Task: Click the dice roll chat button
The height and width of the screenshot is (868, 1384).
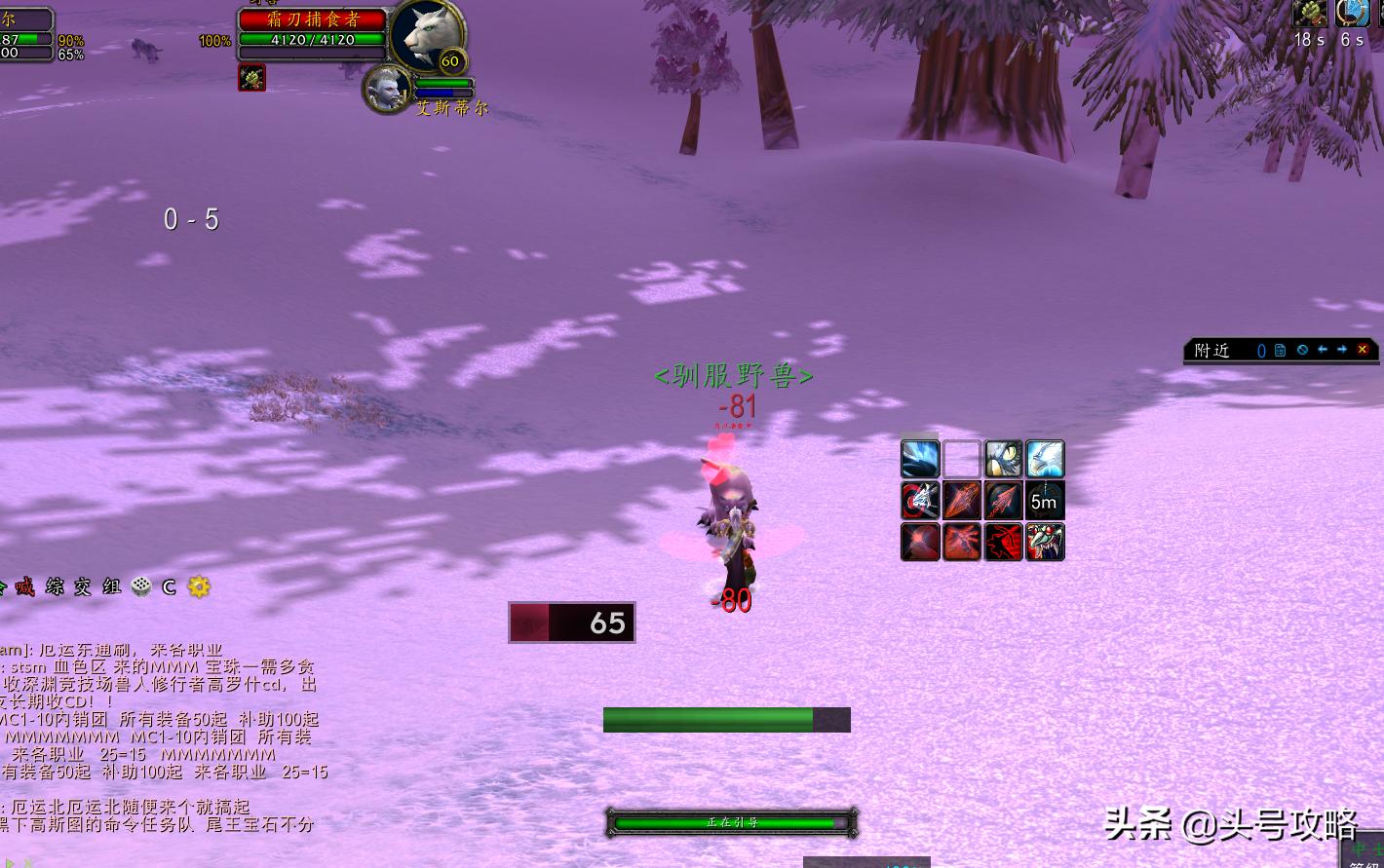Action: [x=141, y=586]
